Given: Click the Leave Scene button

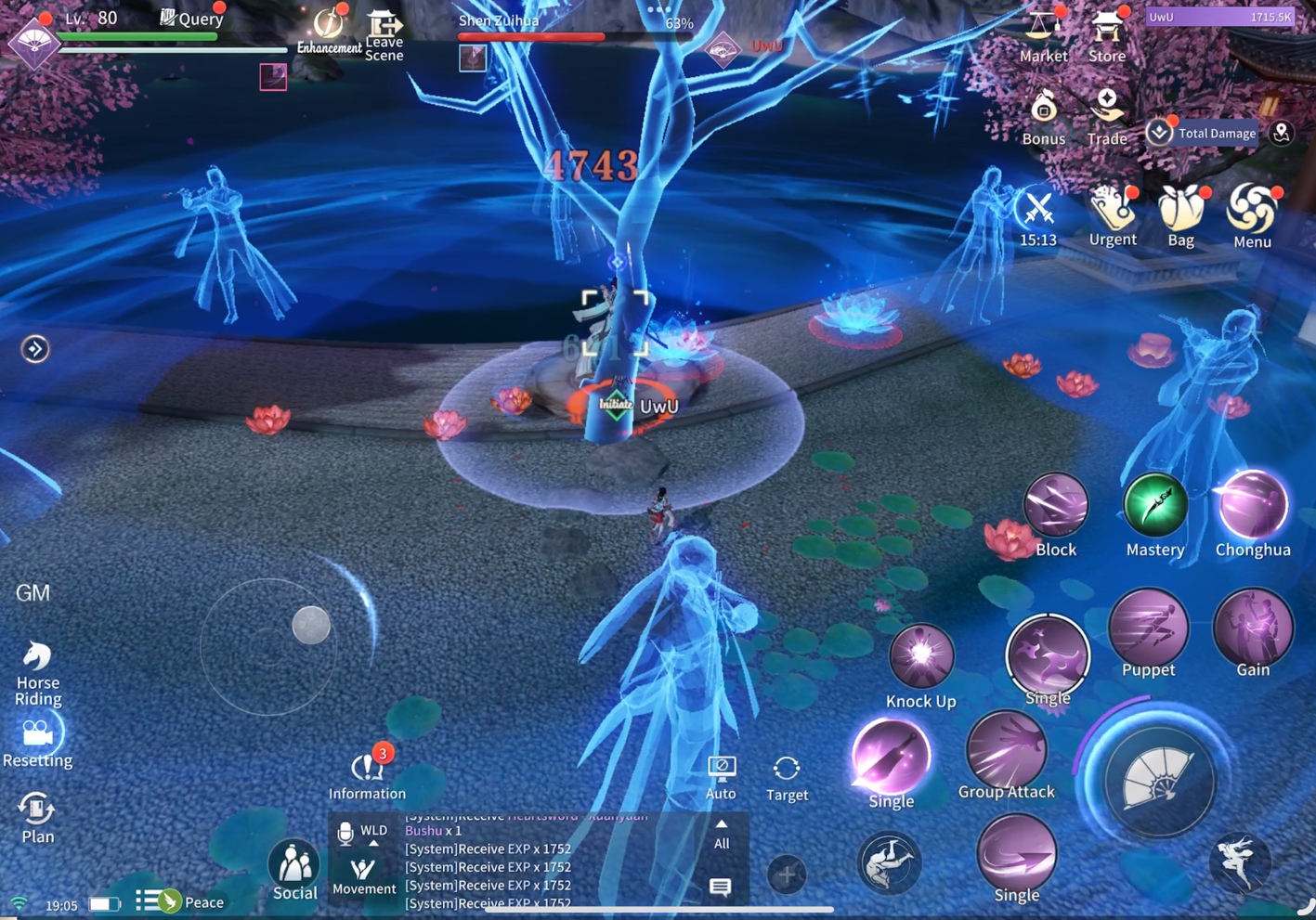Looking at the screenshot, I should [x=384, y=34].
